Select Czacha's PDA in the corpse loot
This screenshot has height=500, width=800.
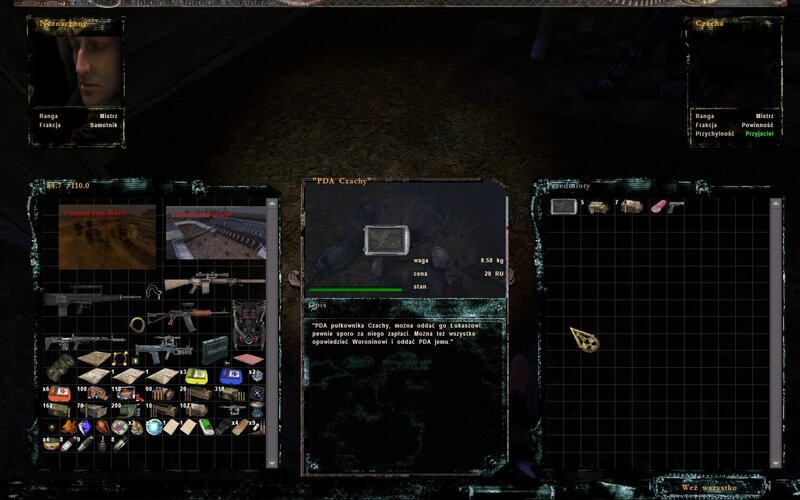pos(562,207)
